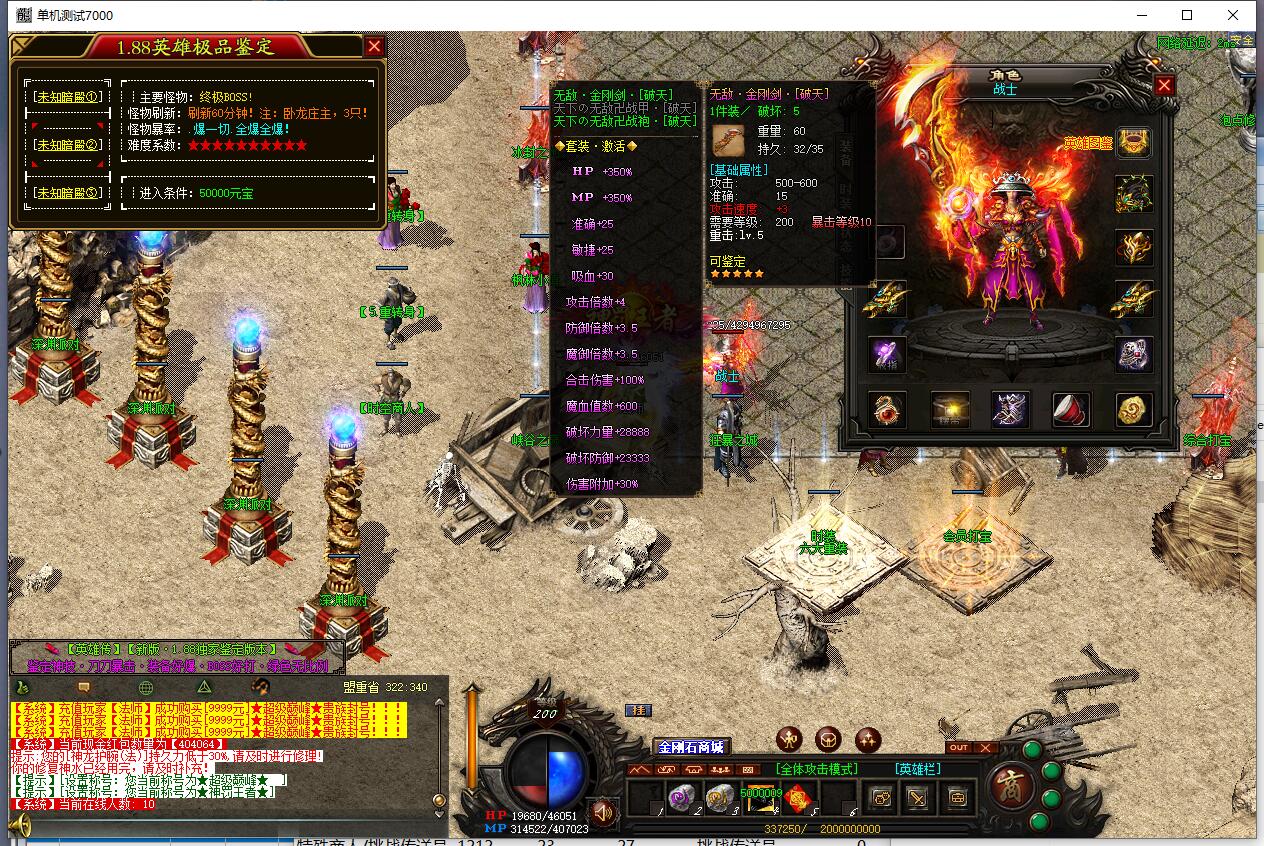Select the boots equipment slot
Screen dimensions: 1264x846
(x=1010, y=409)
